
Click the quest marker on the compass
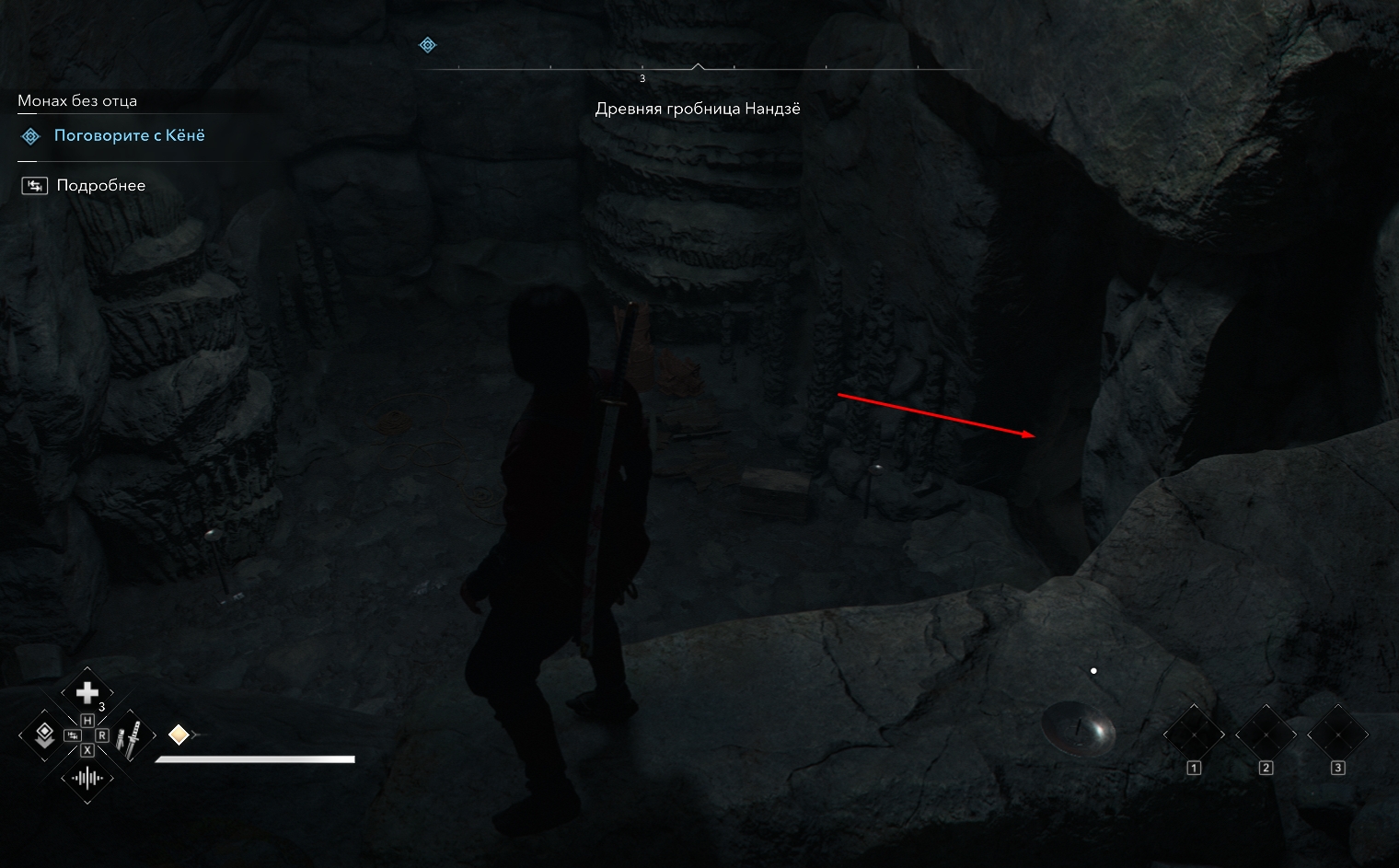point(427,45)
